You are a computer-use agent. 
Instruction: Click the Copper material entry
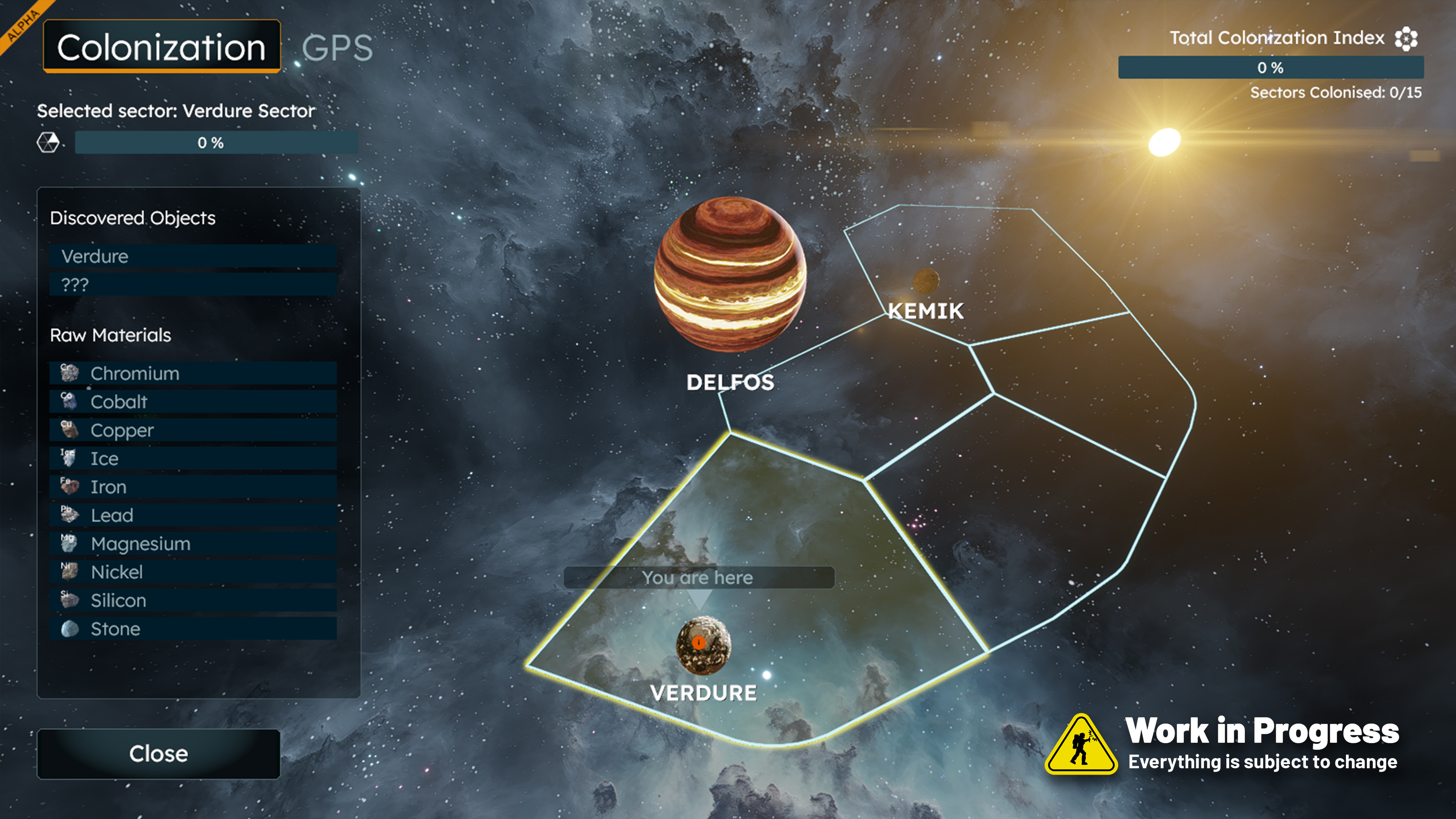coord(193,430)
